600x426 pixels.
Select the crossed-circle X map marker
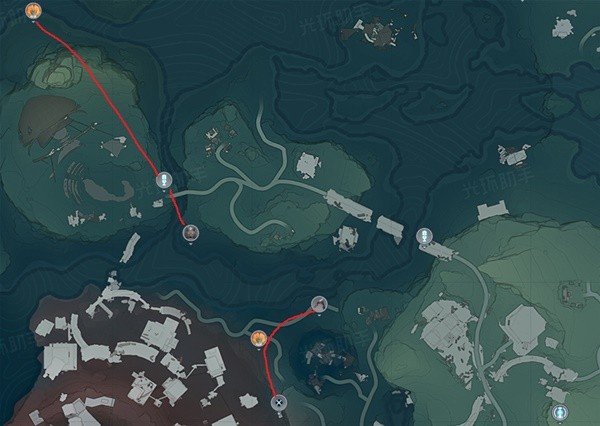[279, 402]
